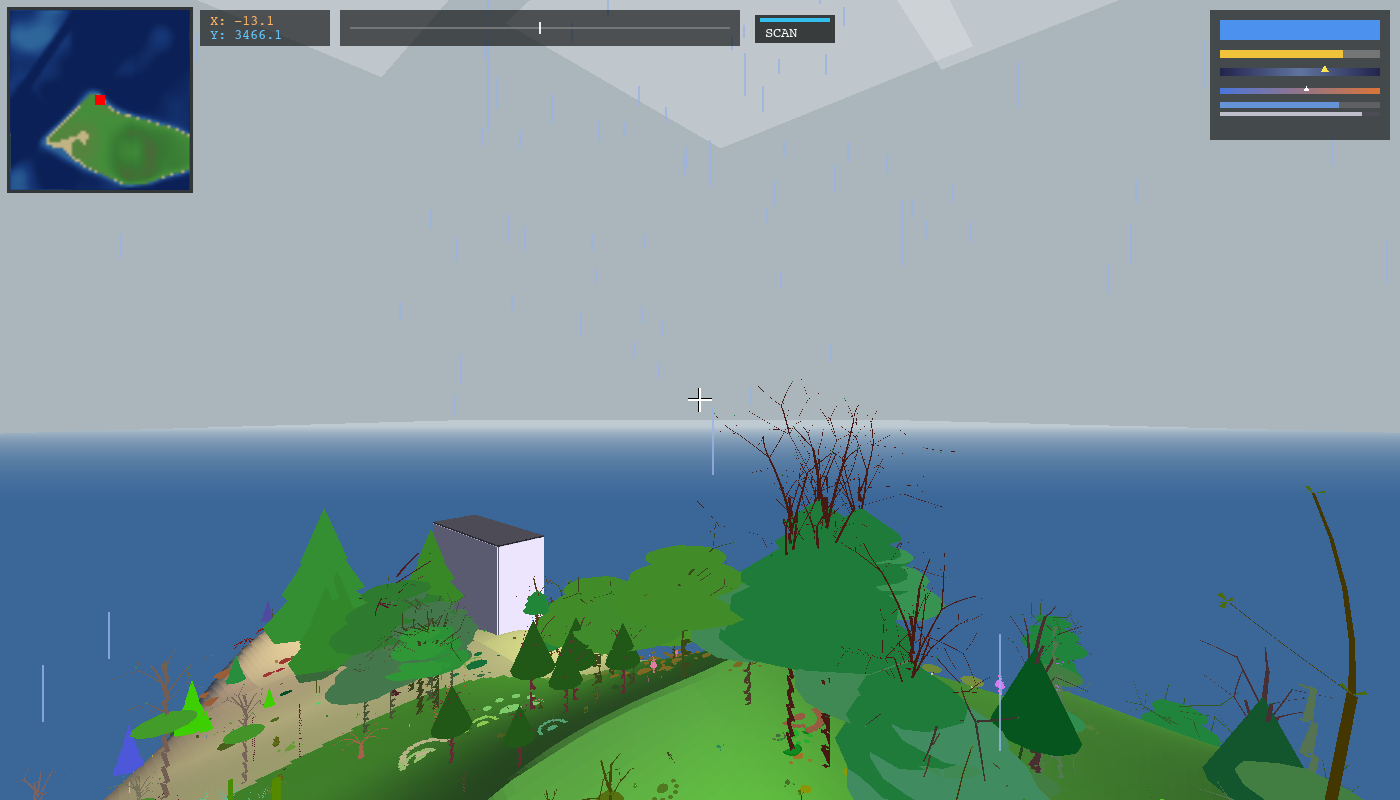The width and height of the screenshot is (1400, 800).
Task: Click the crosshair cursor at screen center
Action: coord(700,400)
